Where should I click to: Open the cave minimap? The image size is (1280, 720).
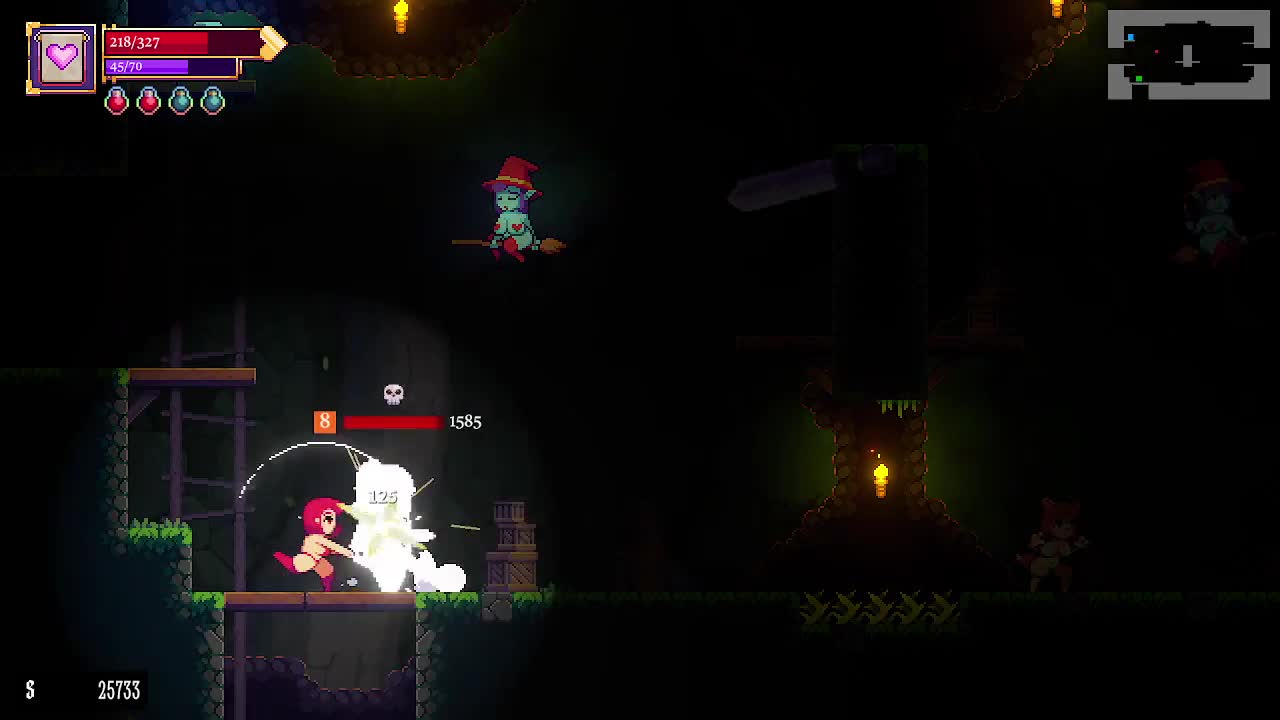point(1188,55)
